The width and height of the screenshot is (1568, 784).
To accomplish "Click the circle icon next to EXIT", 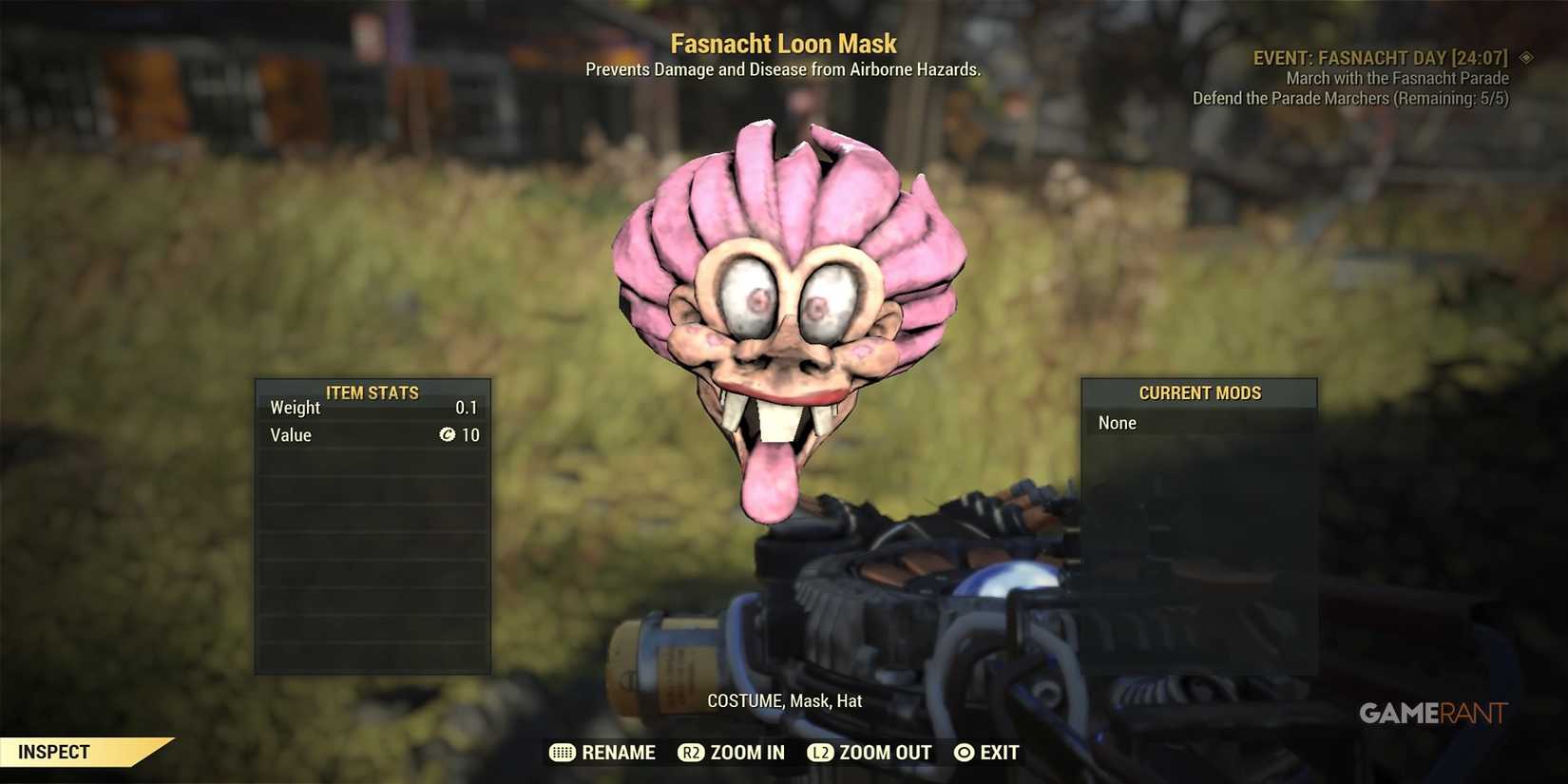I will click(964, 753).
